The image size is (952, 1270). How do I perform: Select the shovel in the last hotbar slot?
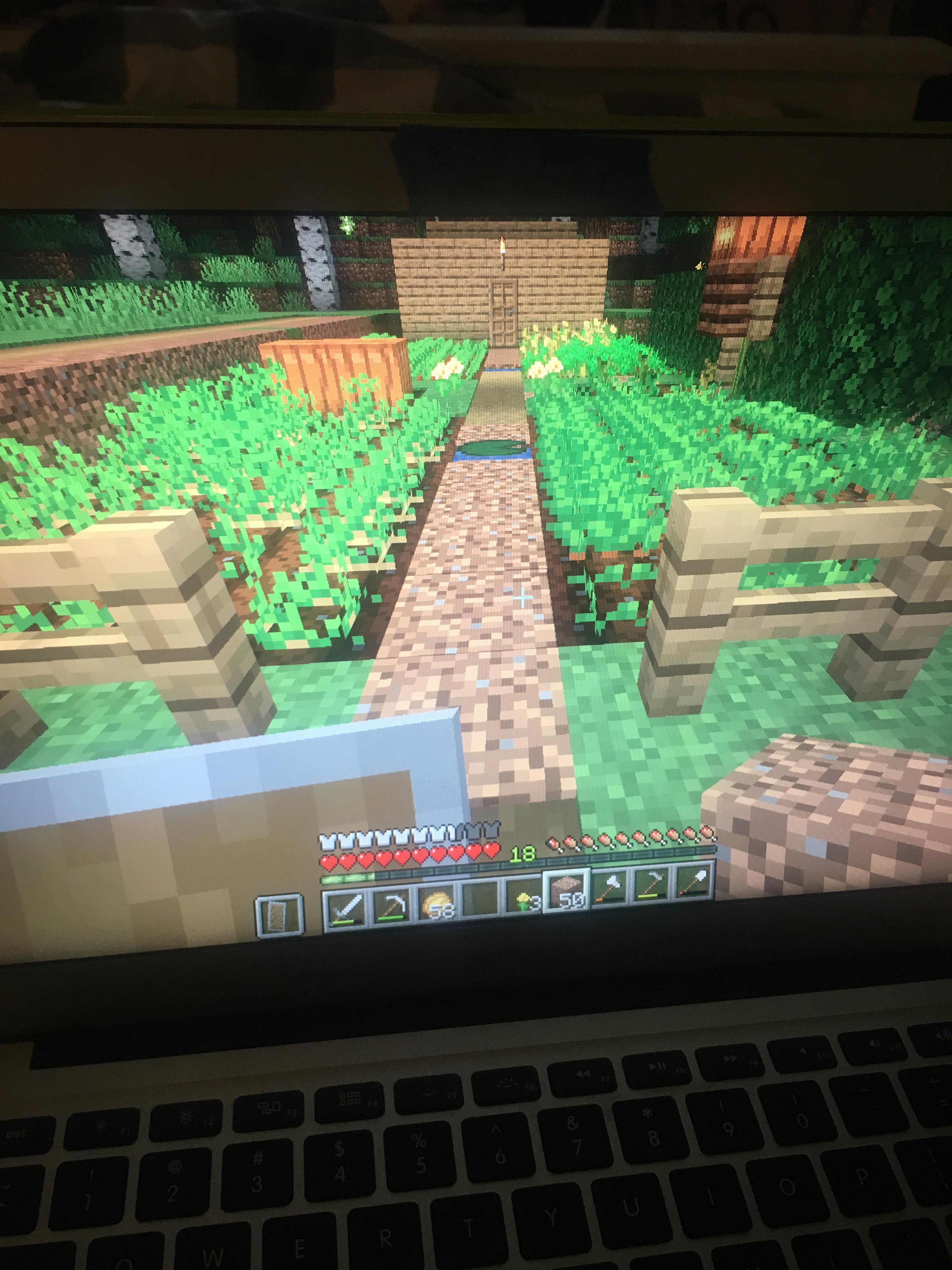point(694,883)
